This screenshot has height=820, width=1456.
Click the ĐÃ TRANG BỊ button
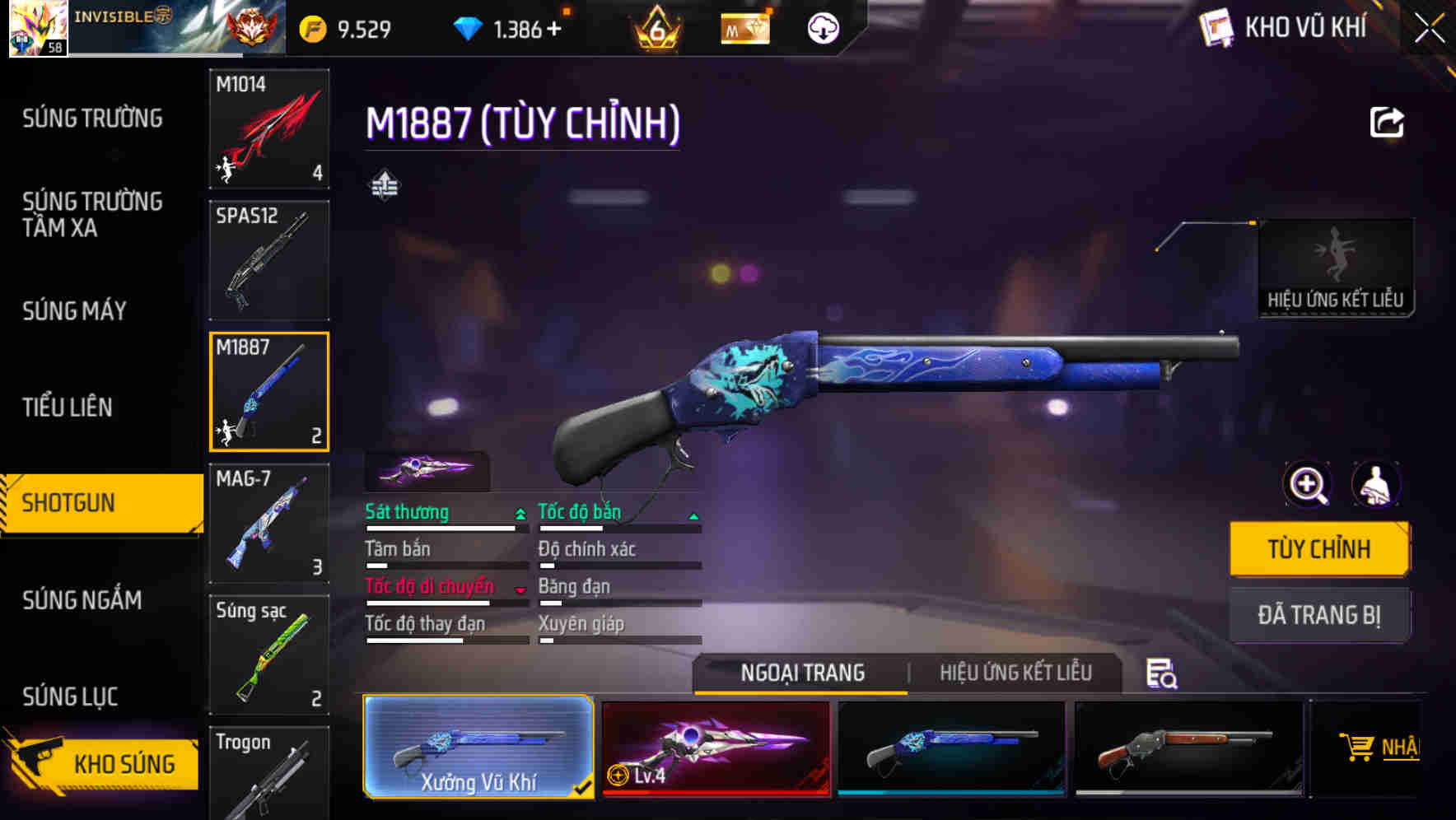pyautogui.click(x=1319, y=614)
